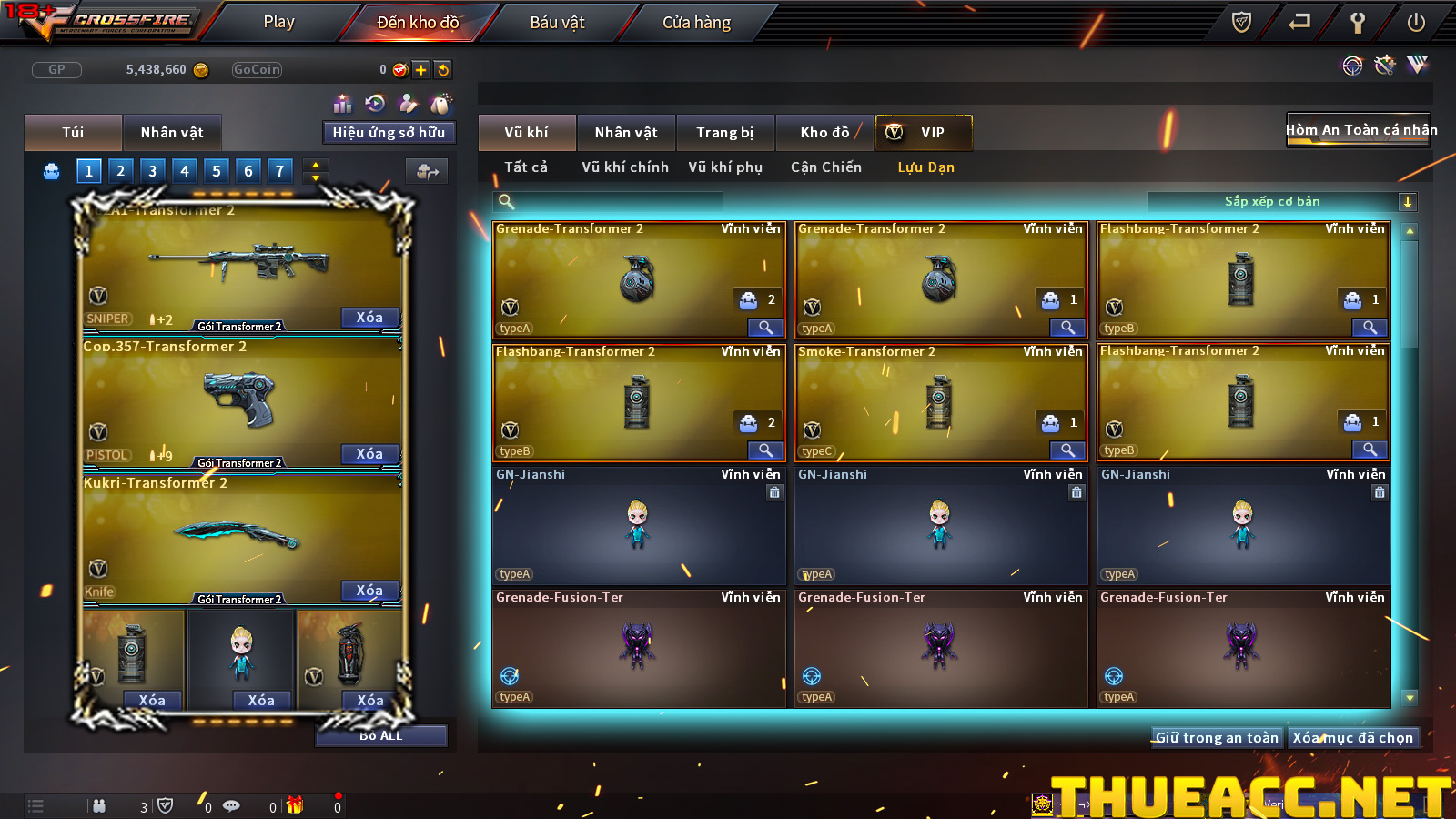Click the Giữ trong an toàn button
1456x819 pixels.
pyautogui.click(x=1217, y=738)
